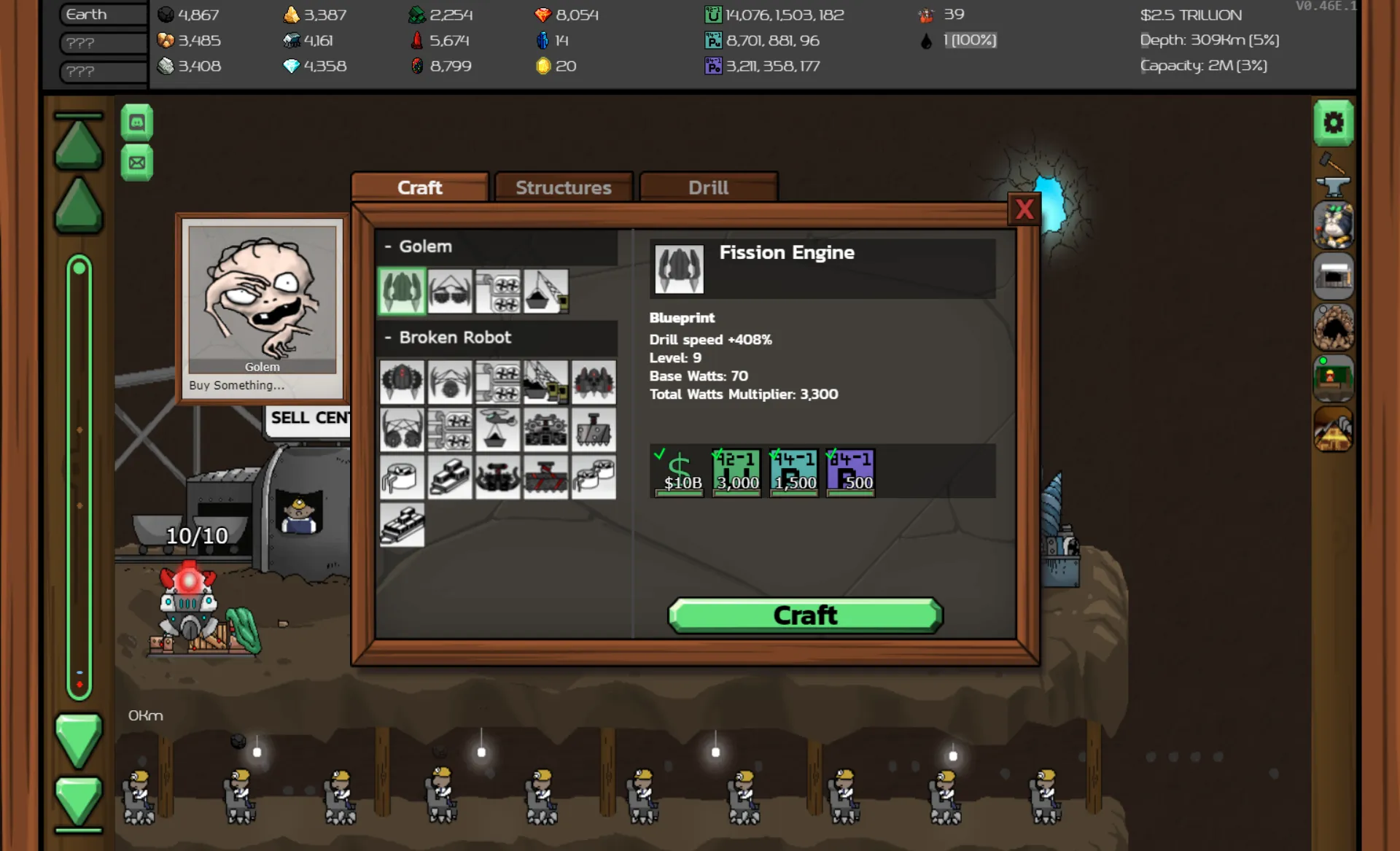The image size is (1400, 851).
Task: Click the green envelope mail button
Action: pos(136,163)
